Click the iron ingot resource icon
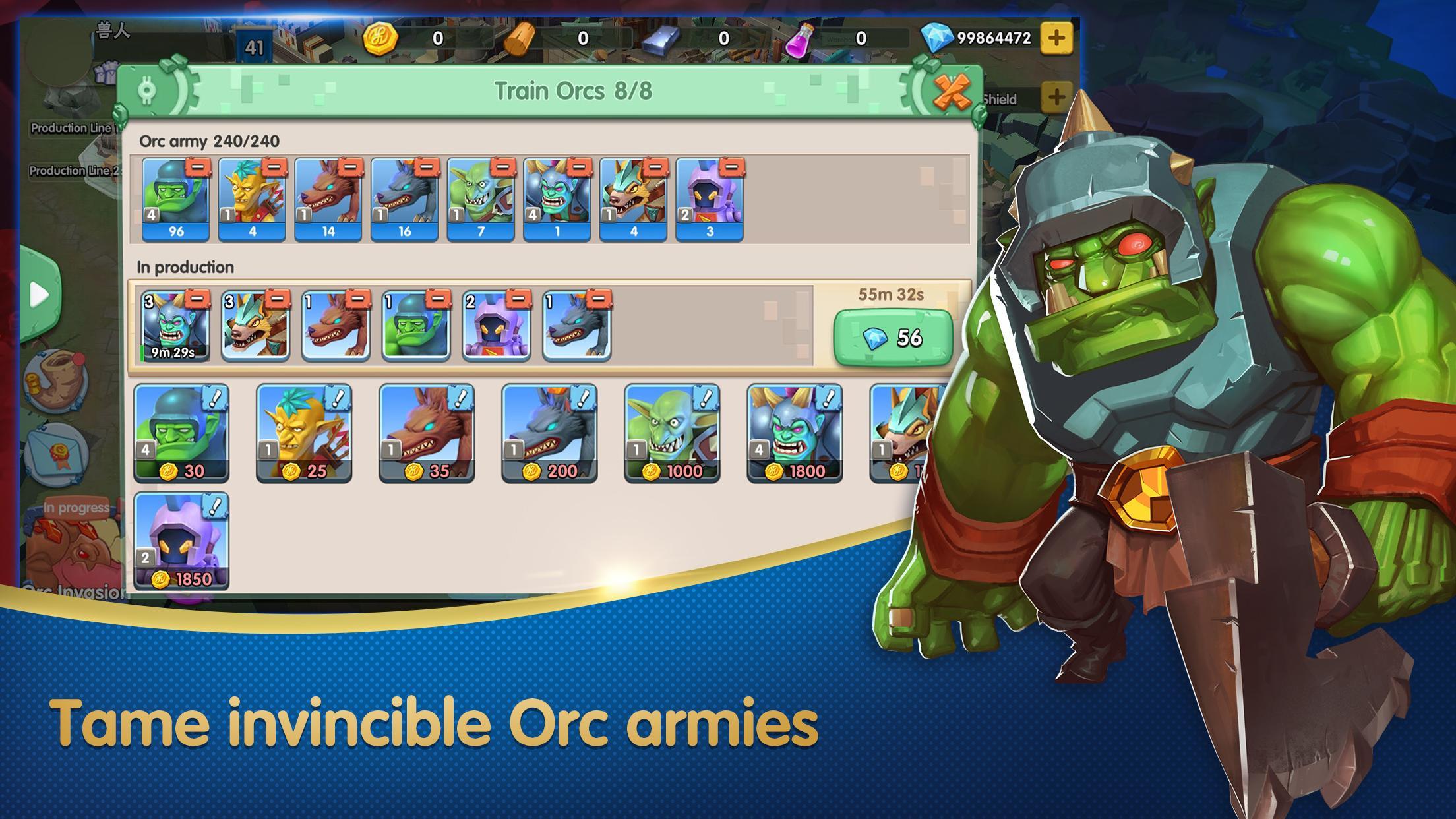1456x819 pixels. (x=659, y=39)
